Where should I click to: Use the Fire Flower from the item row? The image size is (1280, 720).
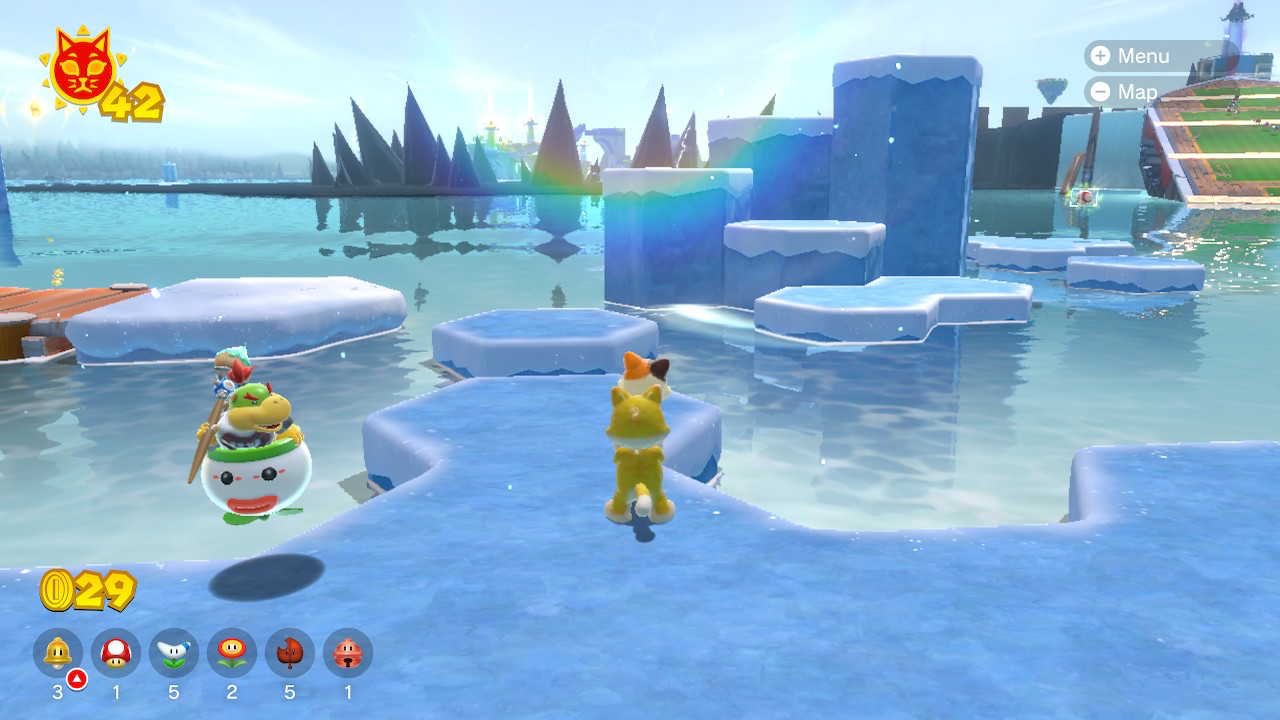[x=232, y=653]
